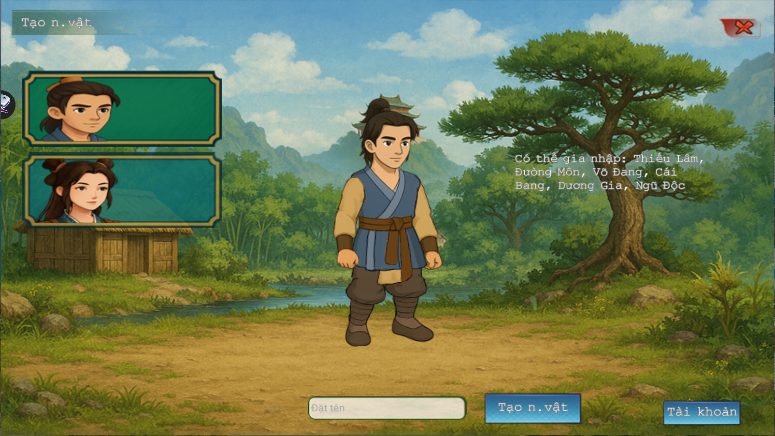This screenshot has width=775, height=436.
Task: Close the character creation screen
Action: tap(742, 28)
